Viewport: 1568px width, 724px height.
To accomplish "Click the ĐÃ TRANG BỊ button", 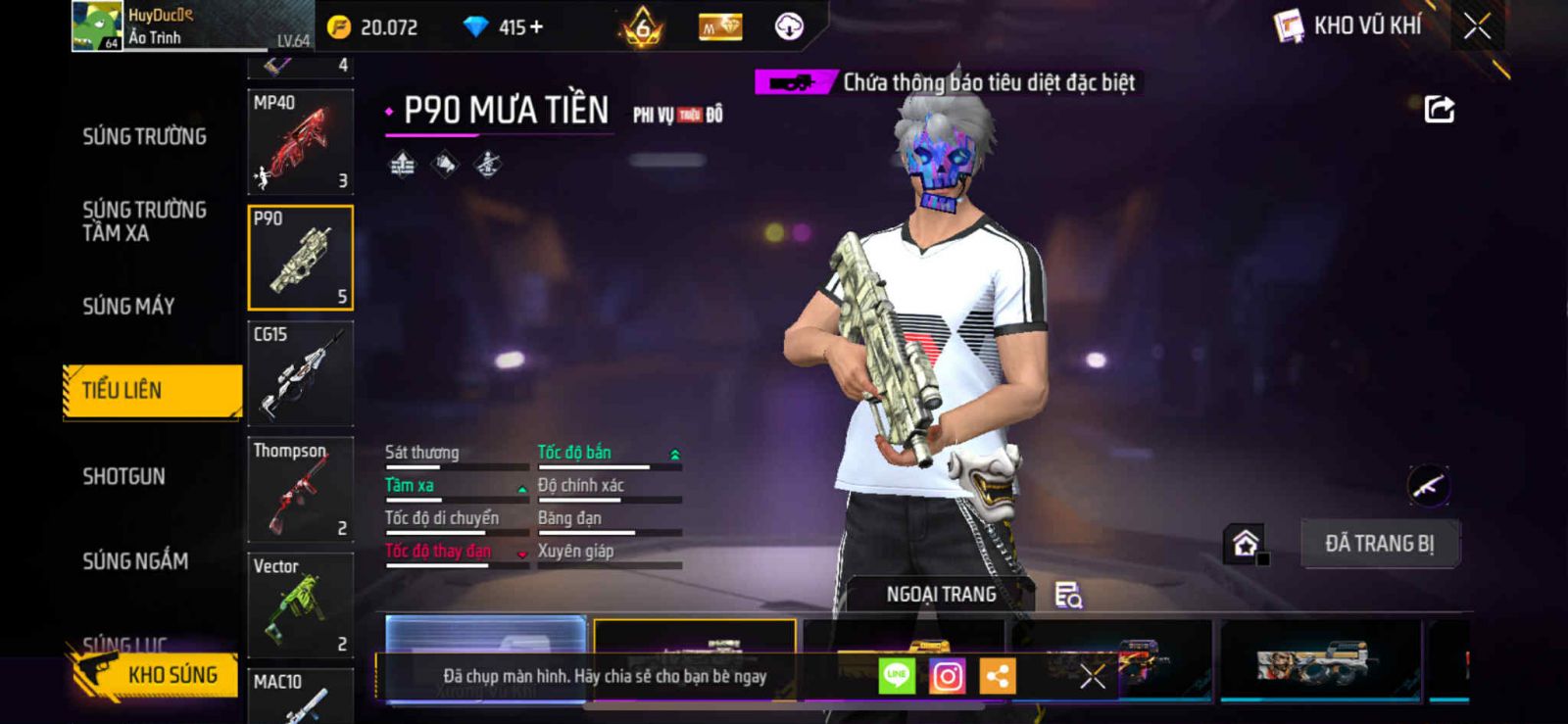I will (x=1379, y=544).
